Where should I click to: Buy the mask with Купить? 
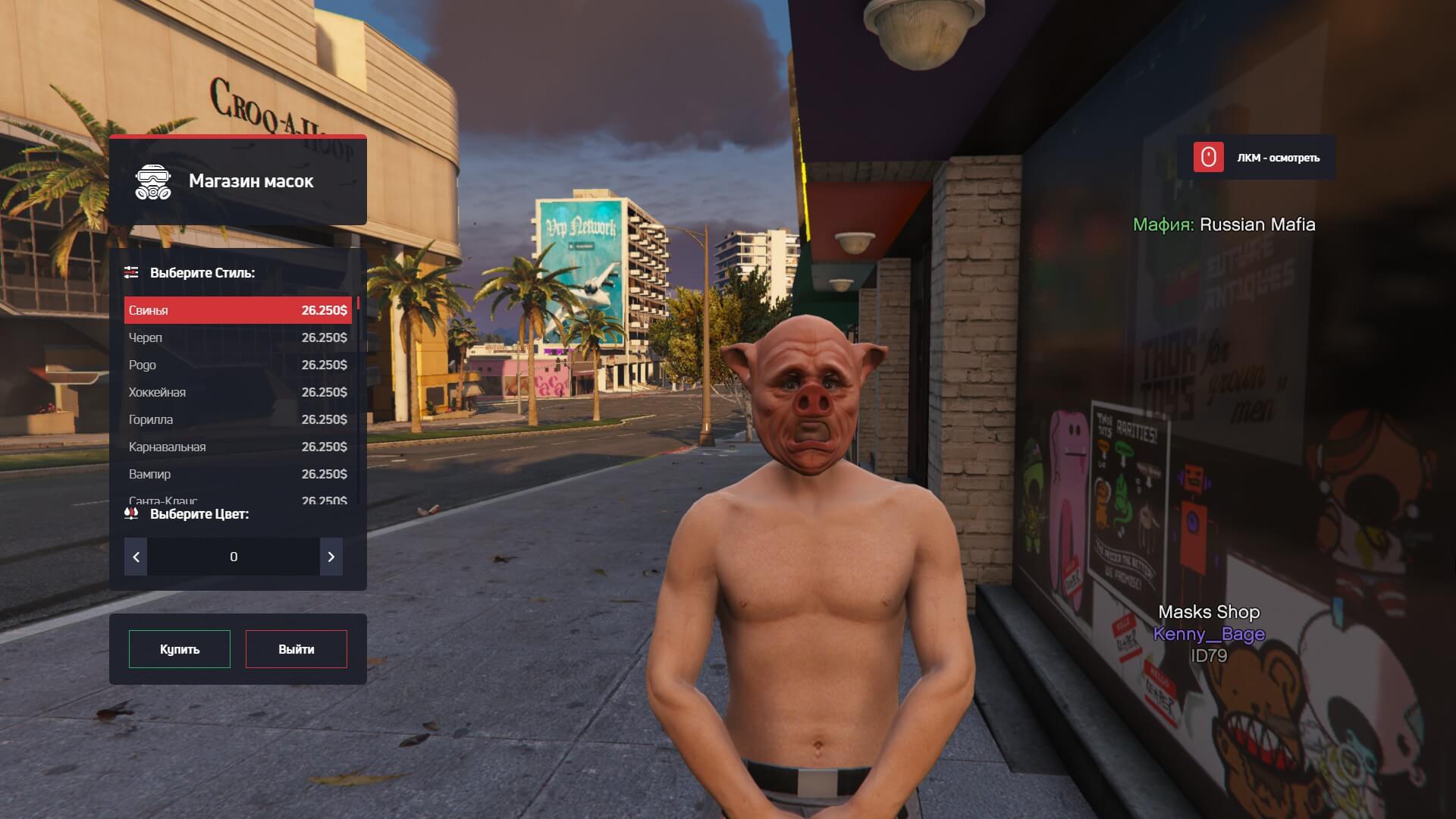coord(180,649)
